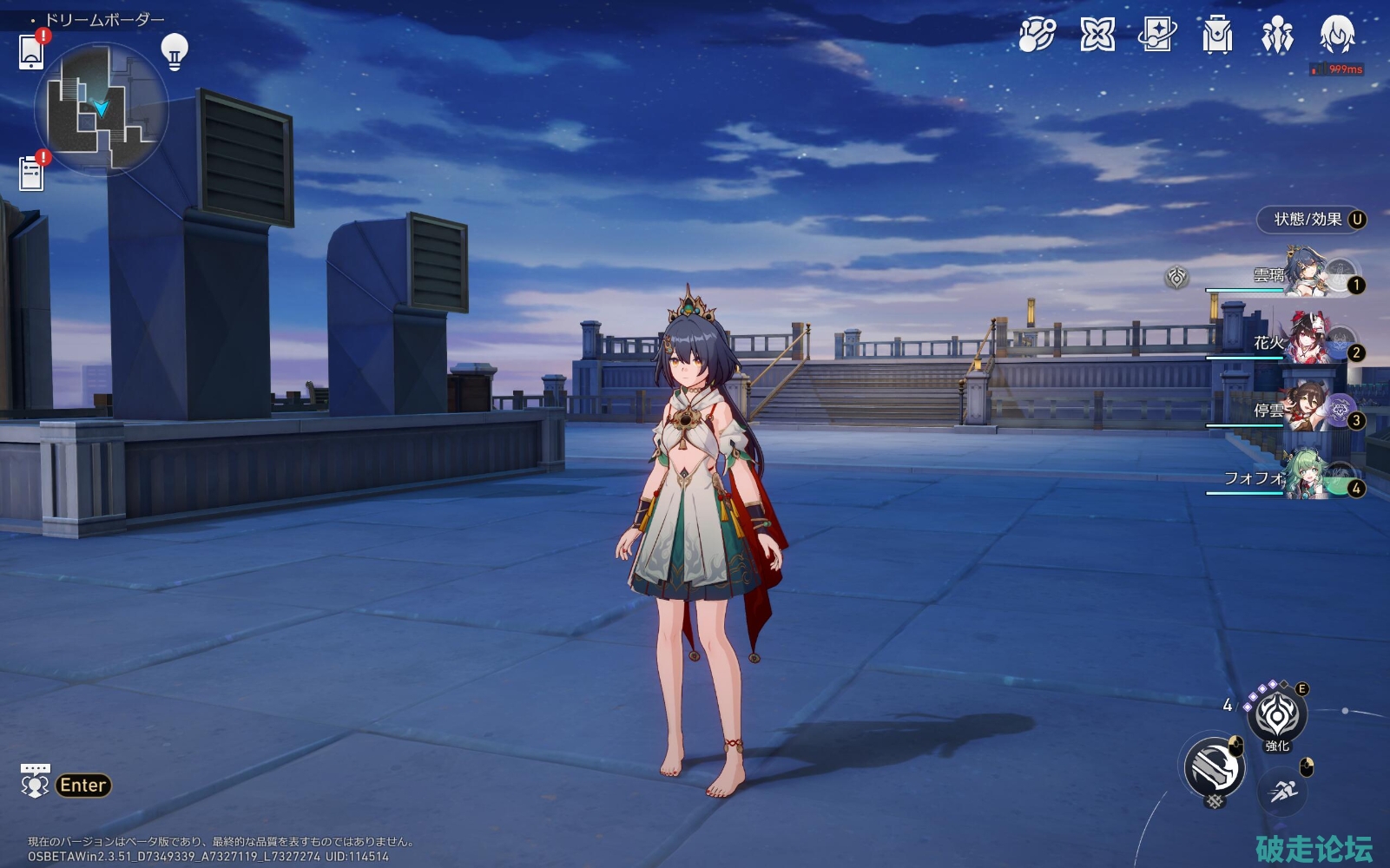This screenshot has width=1390, height=868.
Task: Toggle the sprint running figure icon
Action: click(1282, 791)
